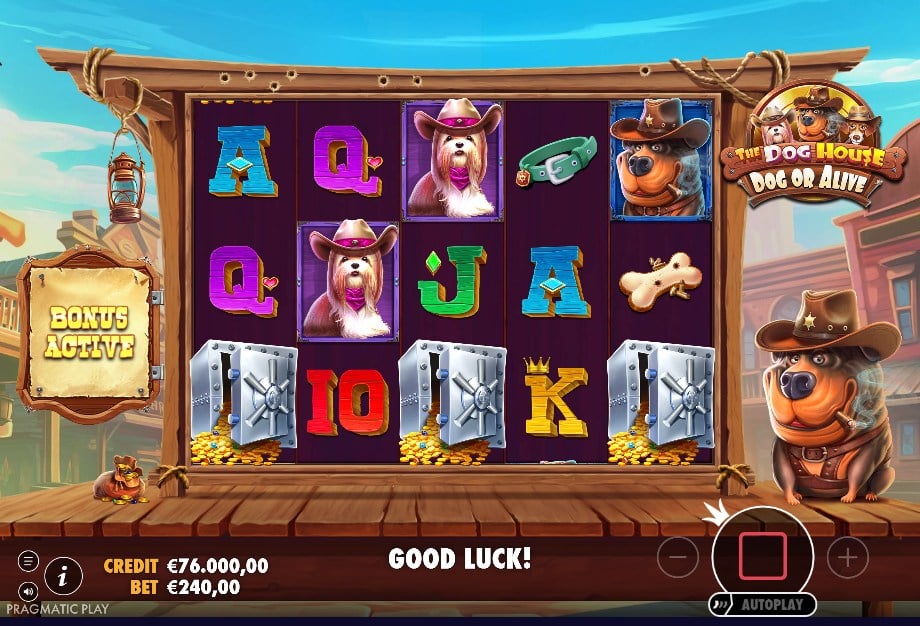Open the hamburger settings menu
920x626 pixels.
[x=28, y=562]
